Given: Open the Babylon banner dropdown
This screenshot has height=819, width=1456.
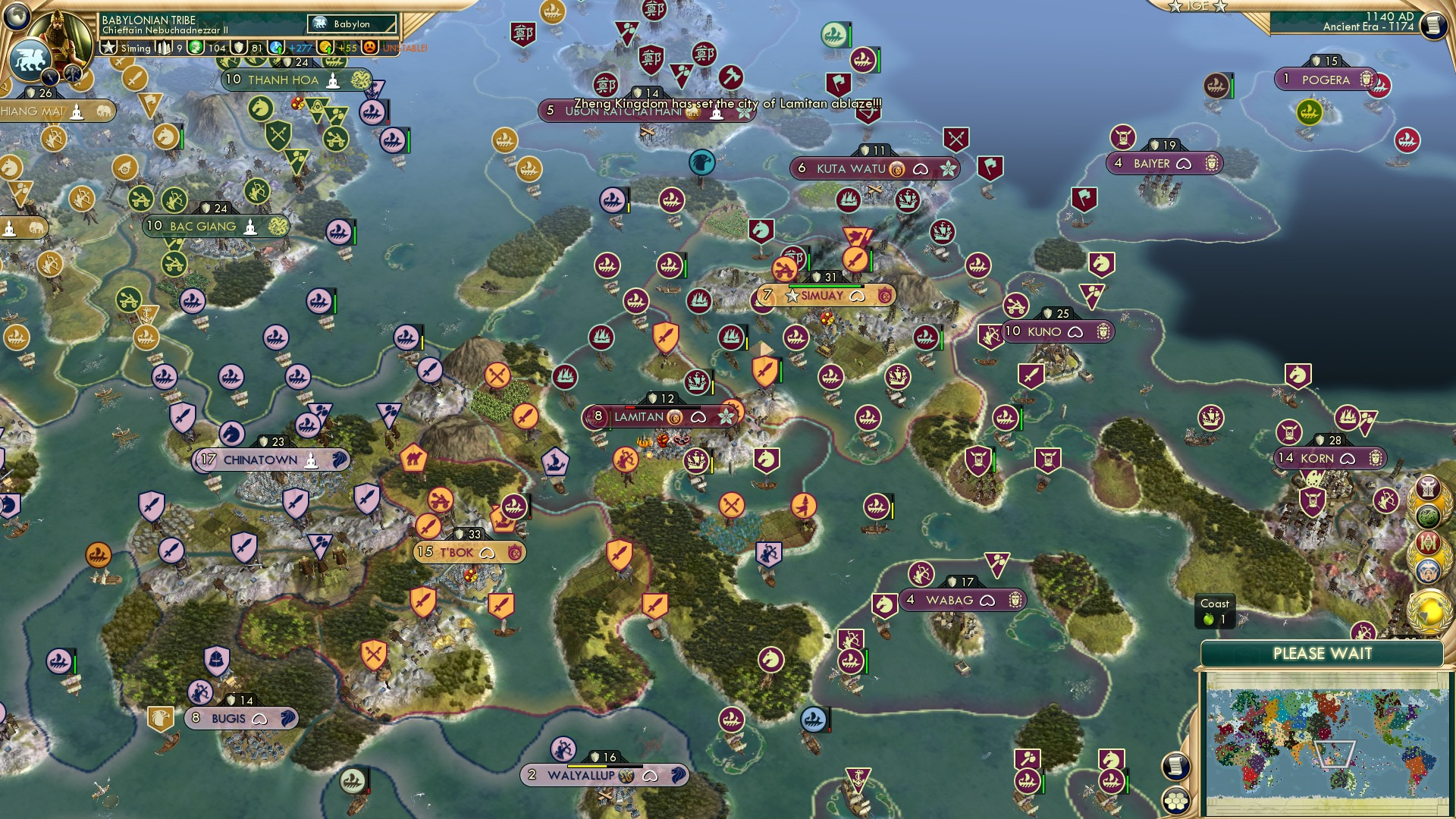Looking at the screenshot, I should 351,24.
